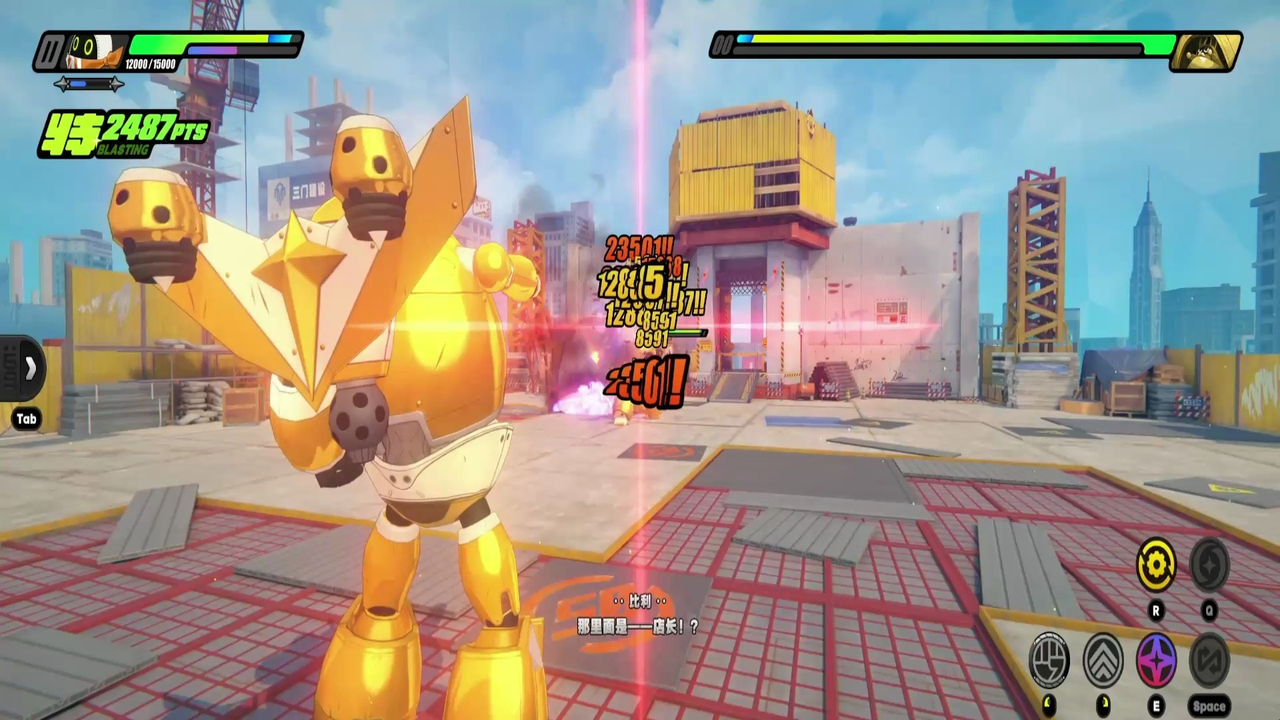1280x720 pixels.
Task: Use the purple four-point star skill
Action: point(1156,661)
